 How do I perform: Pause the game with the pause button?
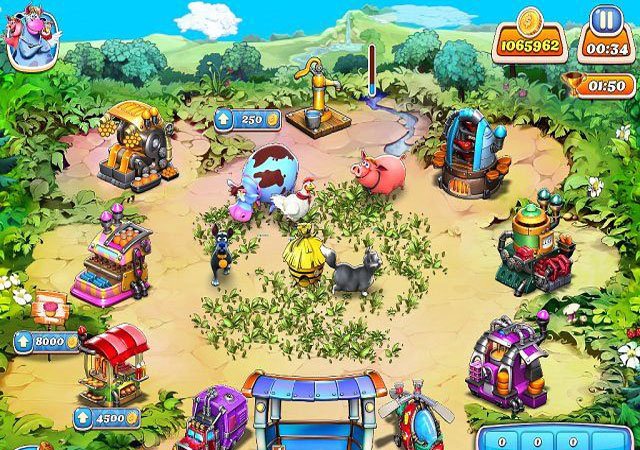603,21
